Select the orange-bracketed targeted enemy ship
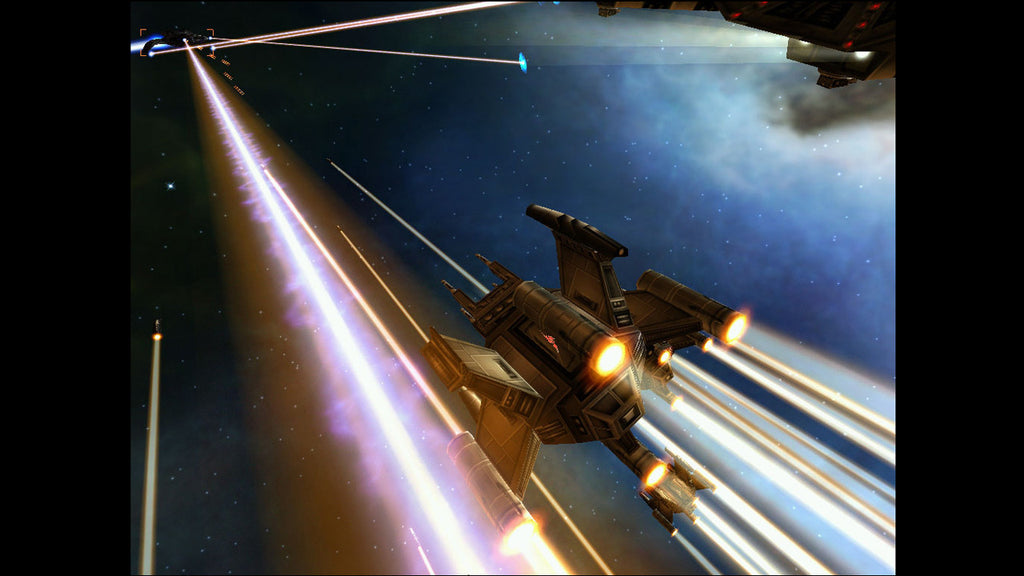Image resolution: width=1024 pixels, height=576 pixels. (176, 42)
